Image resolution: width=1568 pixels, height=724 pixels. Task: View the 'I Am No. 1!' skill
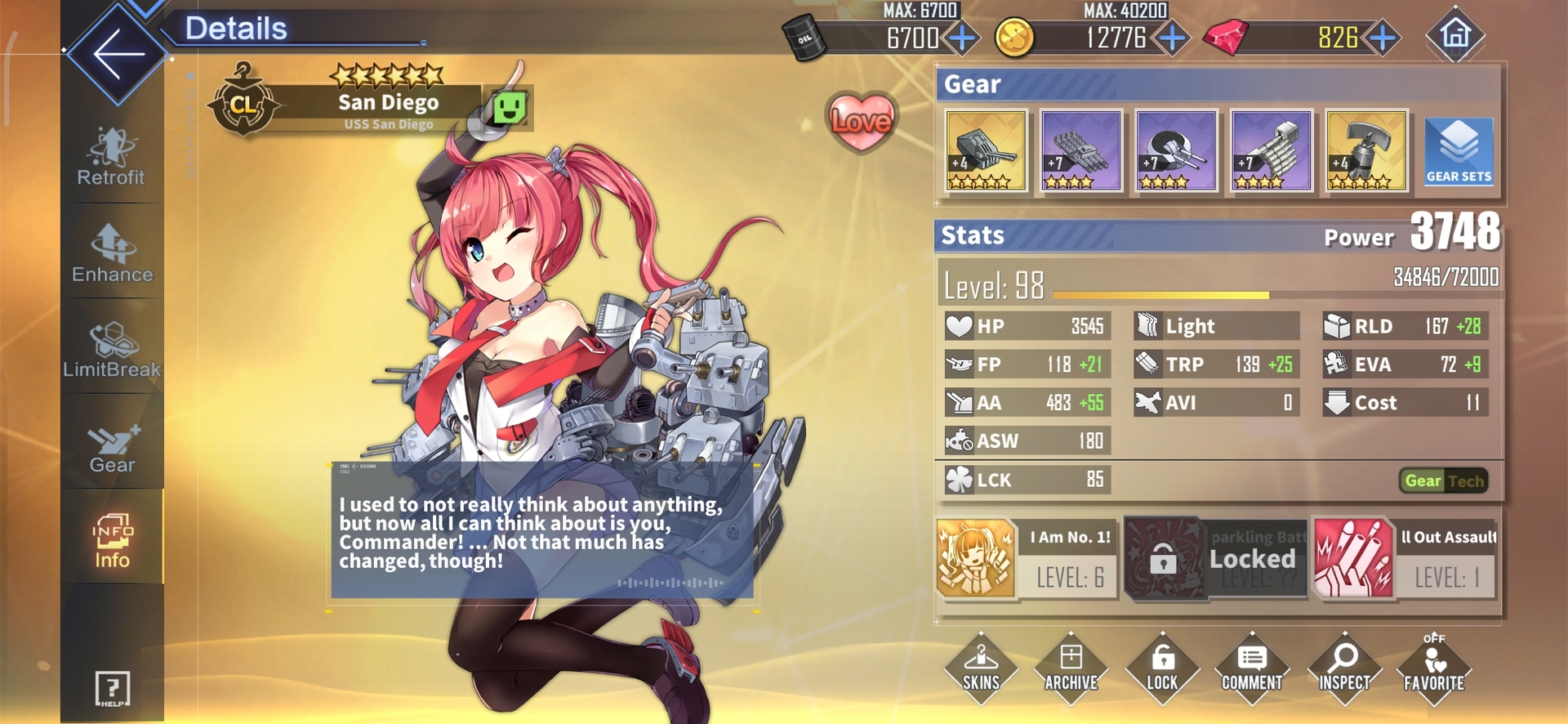pyautogui.click(x=1026, y=560)
